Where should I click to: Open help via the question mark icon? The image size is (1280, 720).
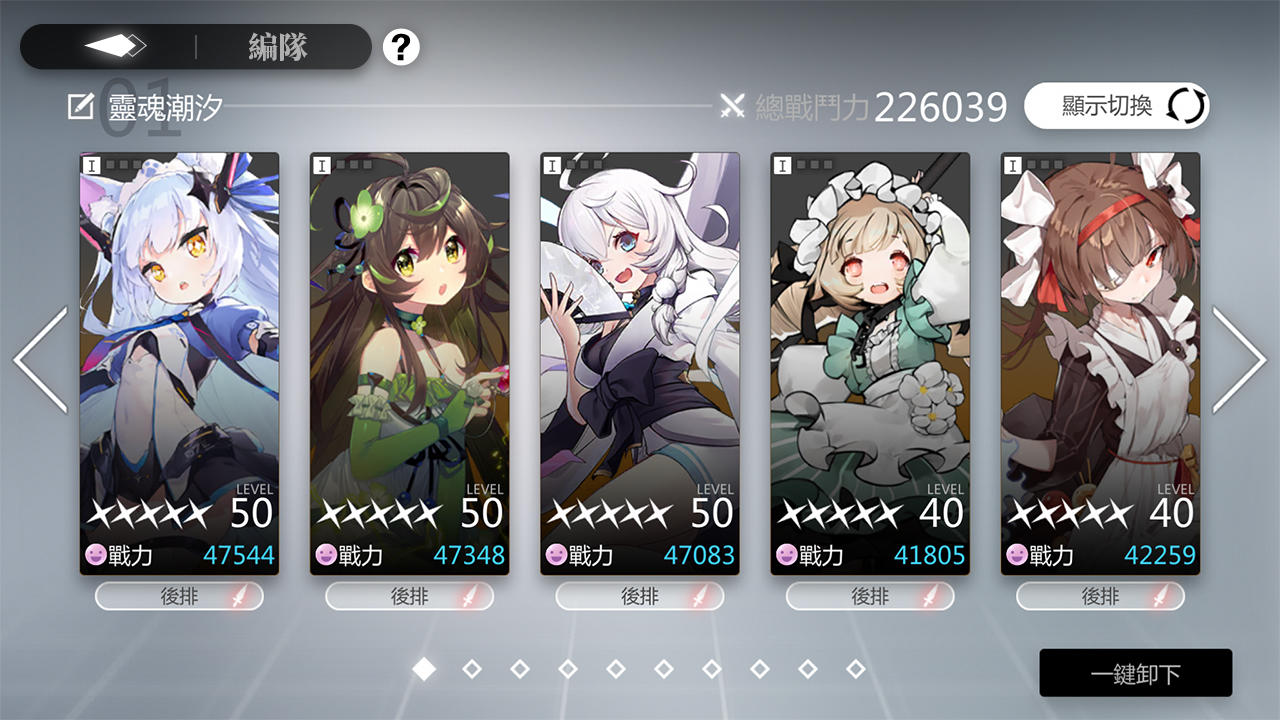(400, 47)
